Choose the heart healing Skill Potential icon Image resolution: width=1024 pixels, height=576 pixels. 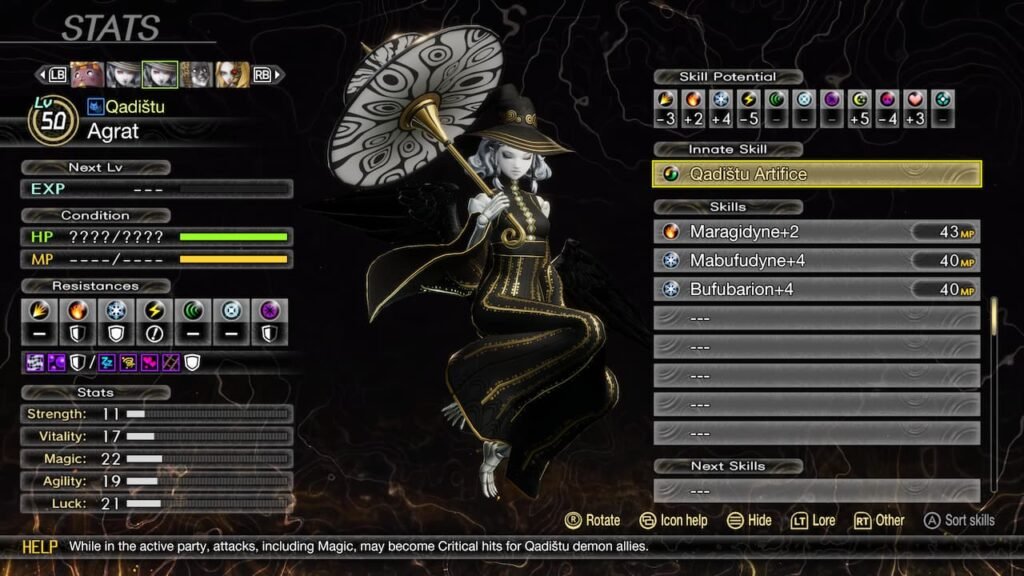(x=915, y=100)
